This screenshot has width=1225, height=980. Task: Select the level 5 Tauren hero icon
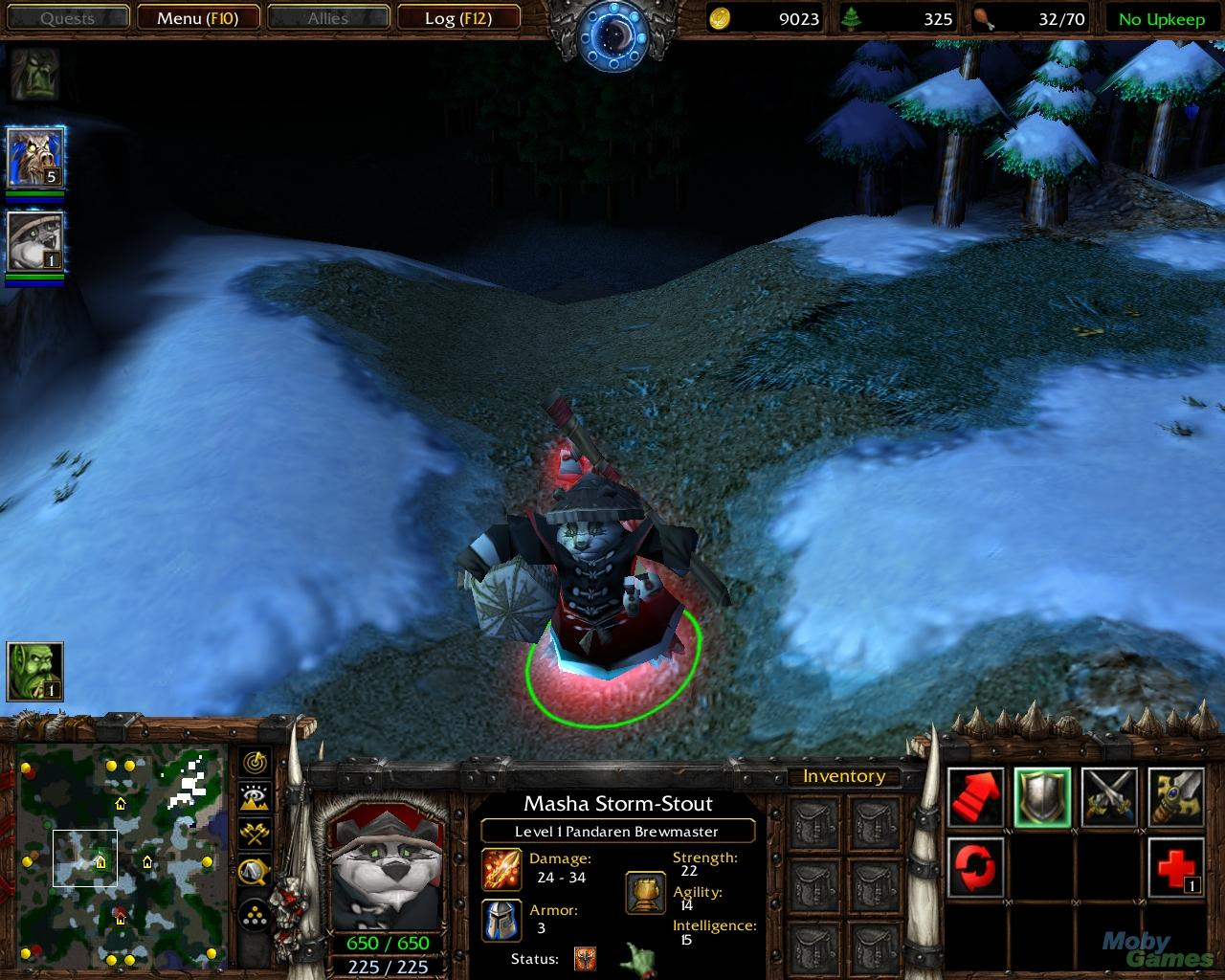[35, 157]
